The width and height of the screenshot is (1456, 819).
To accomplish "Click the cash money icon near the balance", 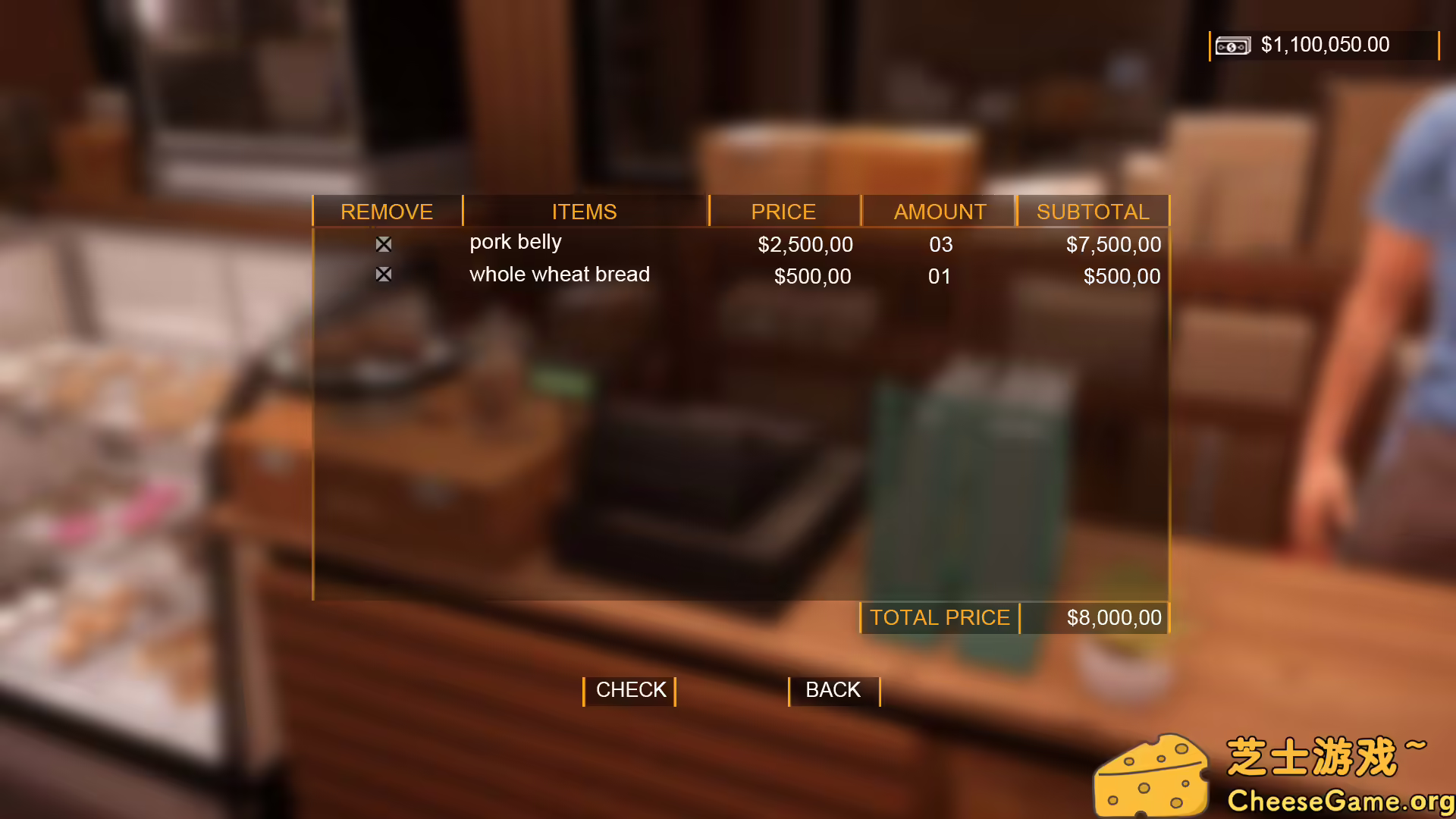I will pos(1233,45).
